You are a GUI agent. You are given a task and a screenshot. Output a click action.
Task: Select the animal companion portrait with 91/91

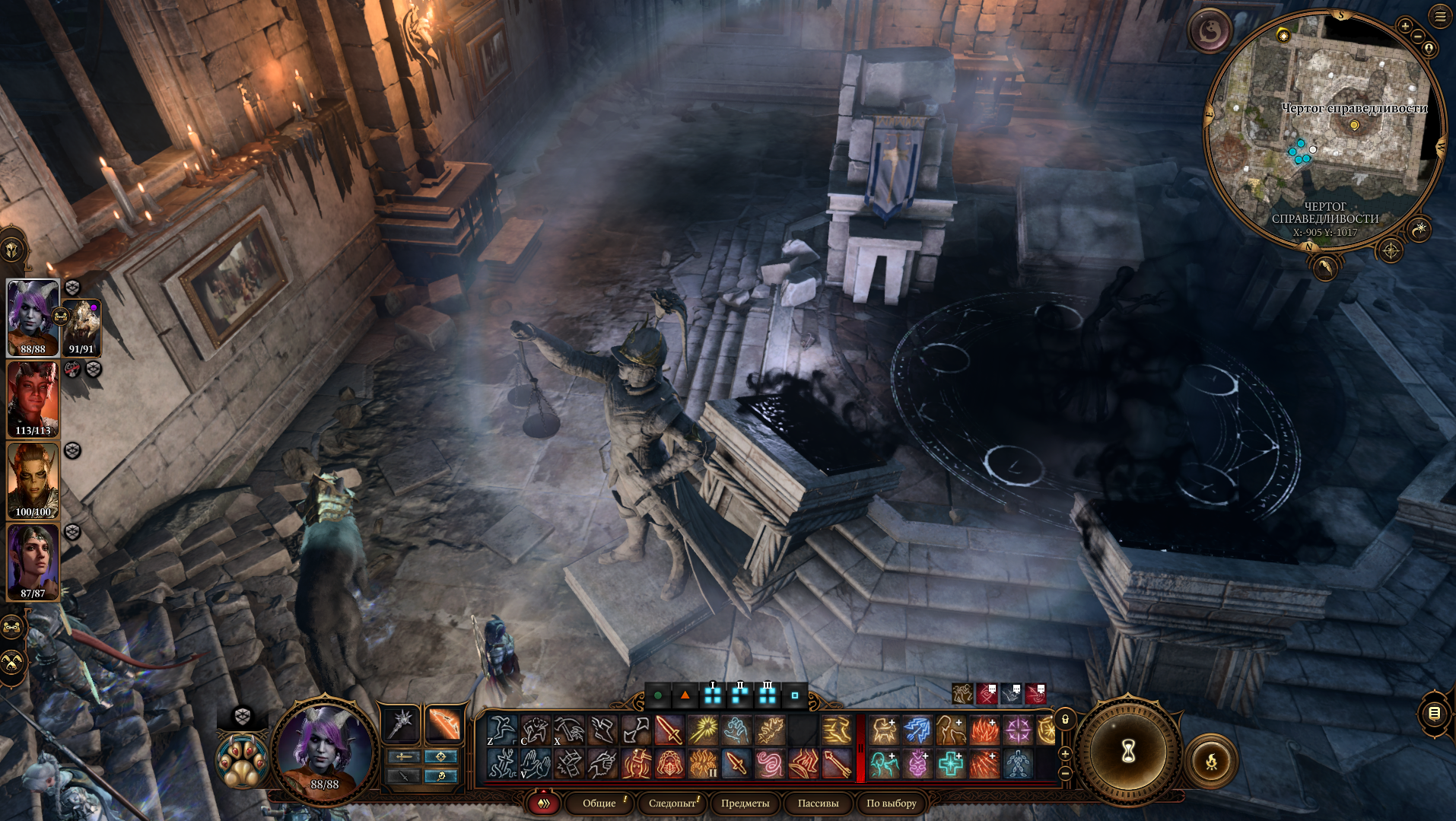coord(81,327)
